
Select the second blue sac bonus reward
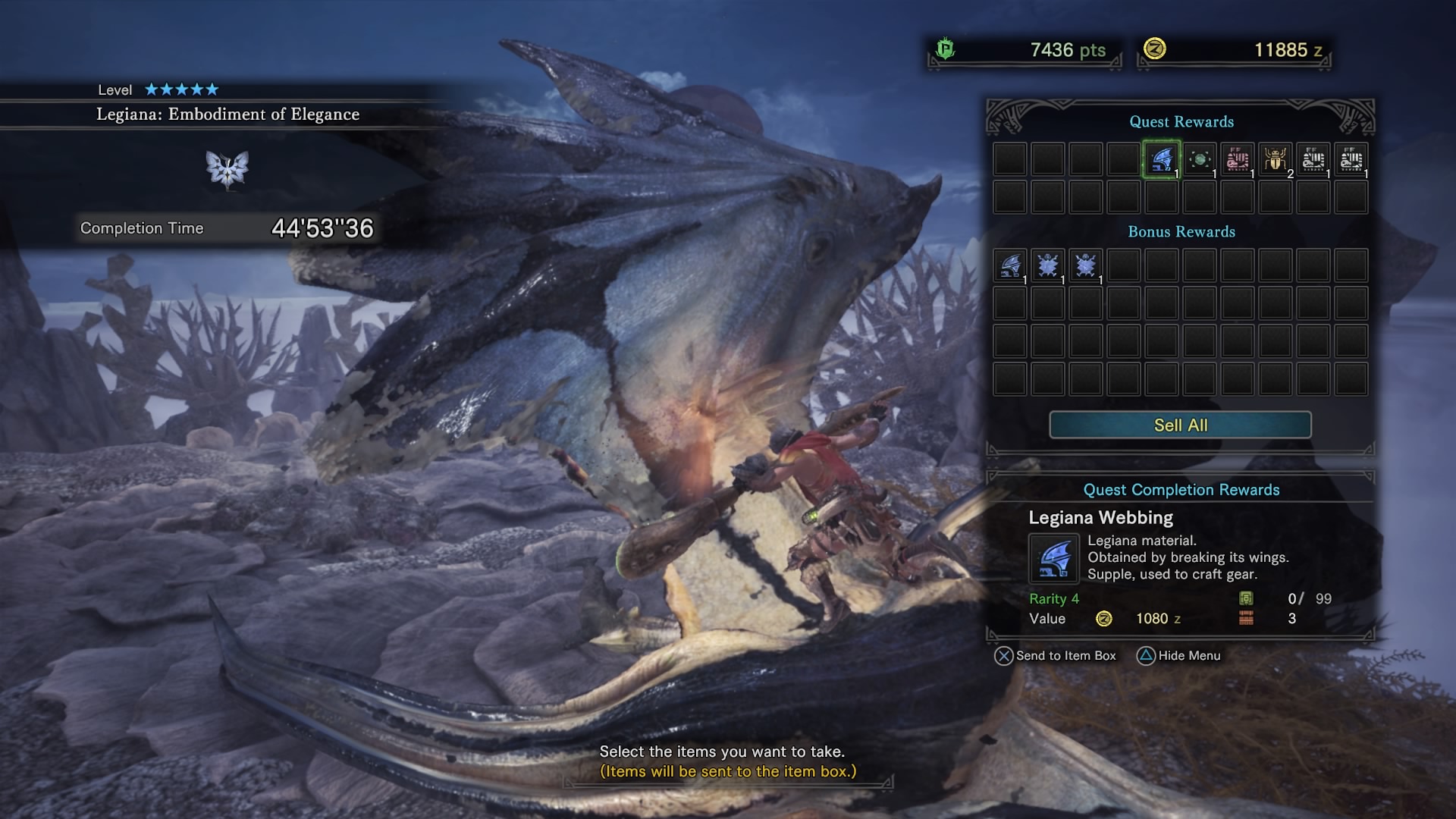point(1086,265)
